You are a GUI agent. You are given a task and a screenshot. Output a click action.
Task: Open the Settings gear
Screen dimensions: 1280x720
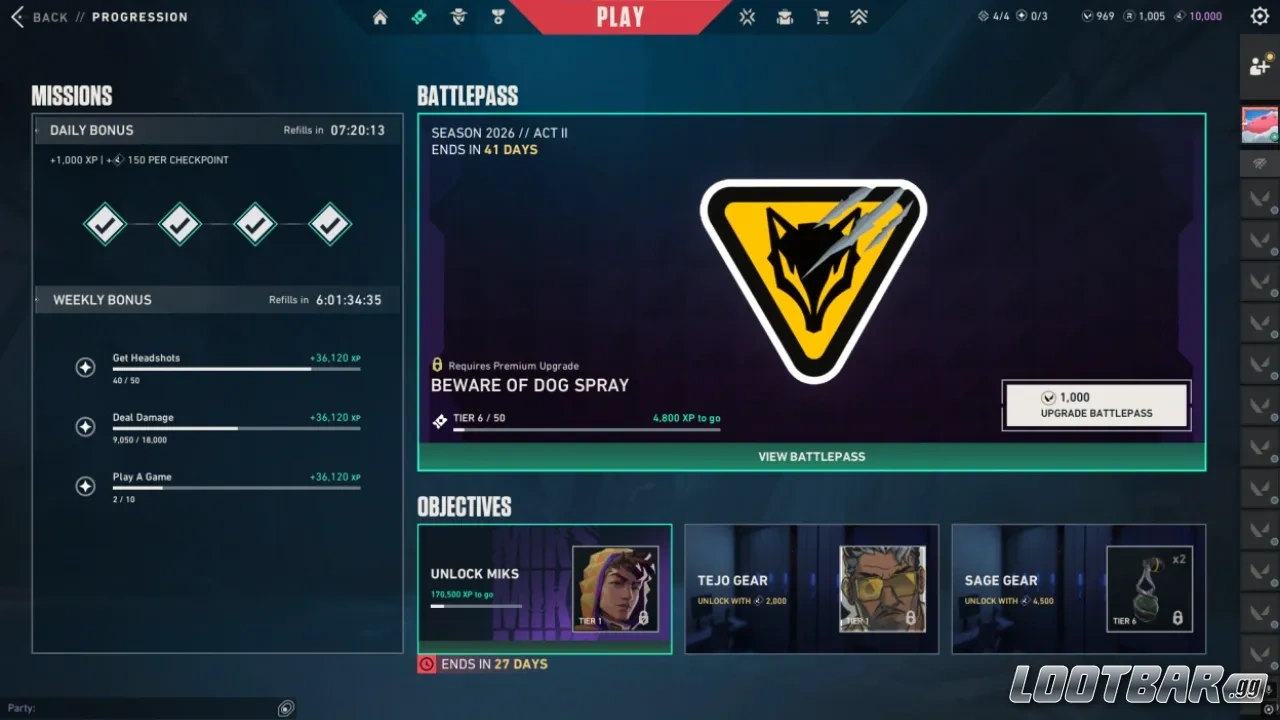point(1259,16)
